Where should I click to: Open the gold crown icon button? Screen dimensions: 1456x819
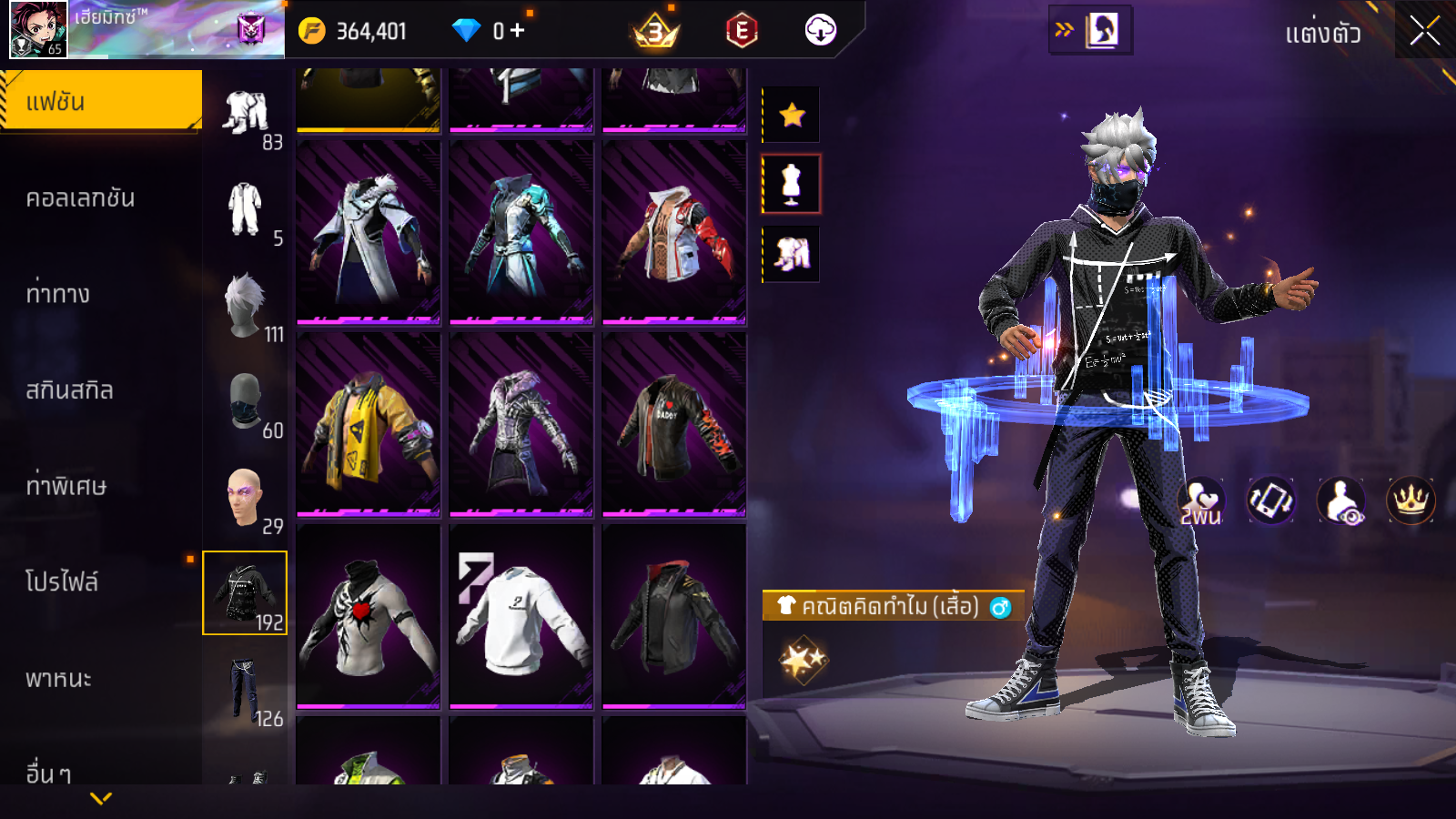(1410, 500)
